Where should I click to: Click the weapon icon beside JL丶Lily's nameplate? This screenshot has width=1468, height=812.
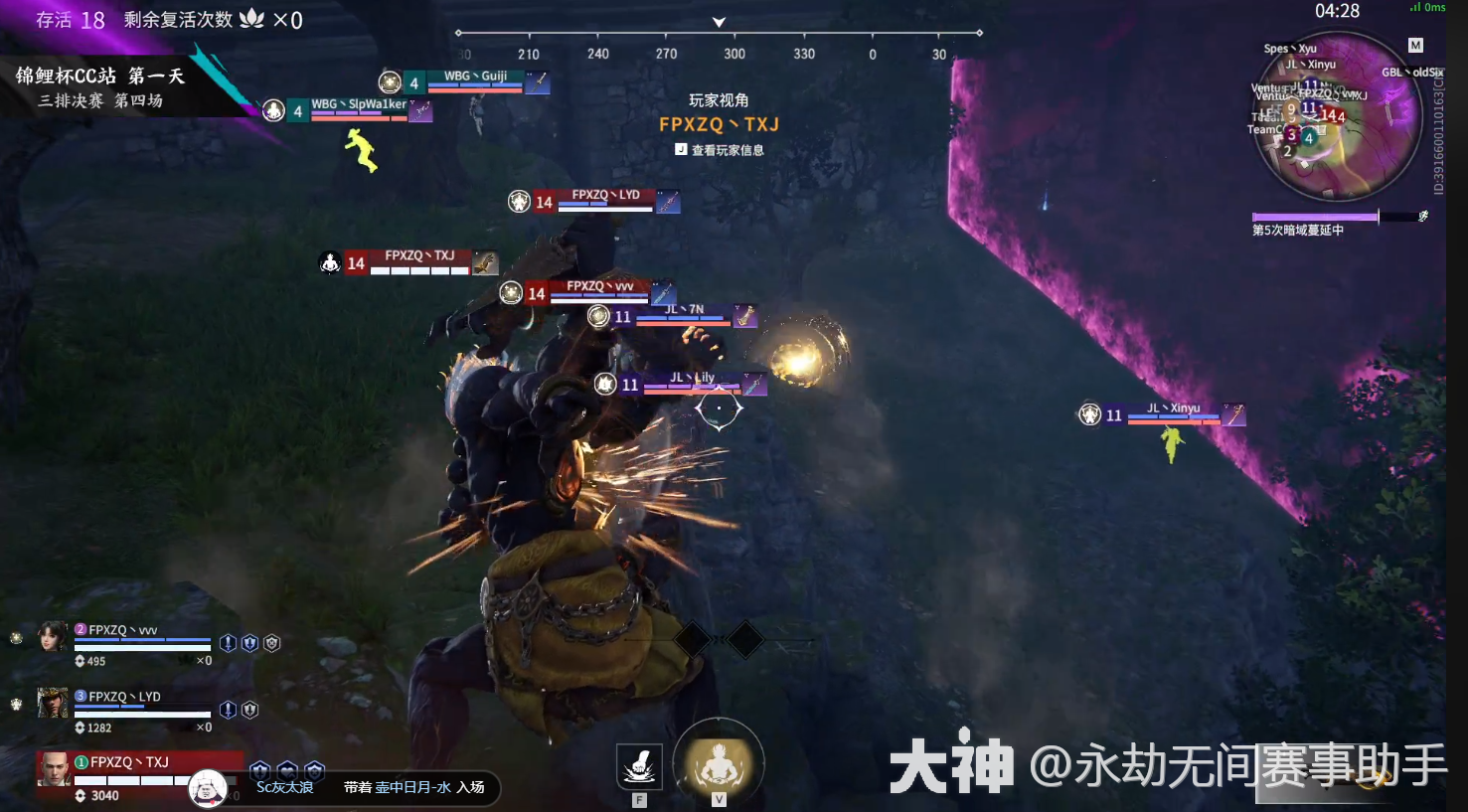(x=755, y=385)
